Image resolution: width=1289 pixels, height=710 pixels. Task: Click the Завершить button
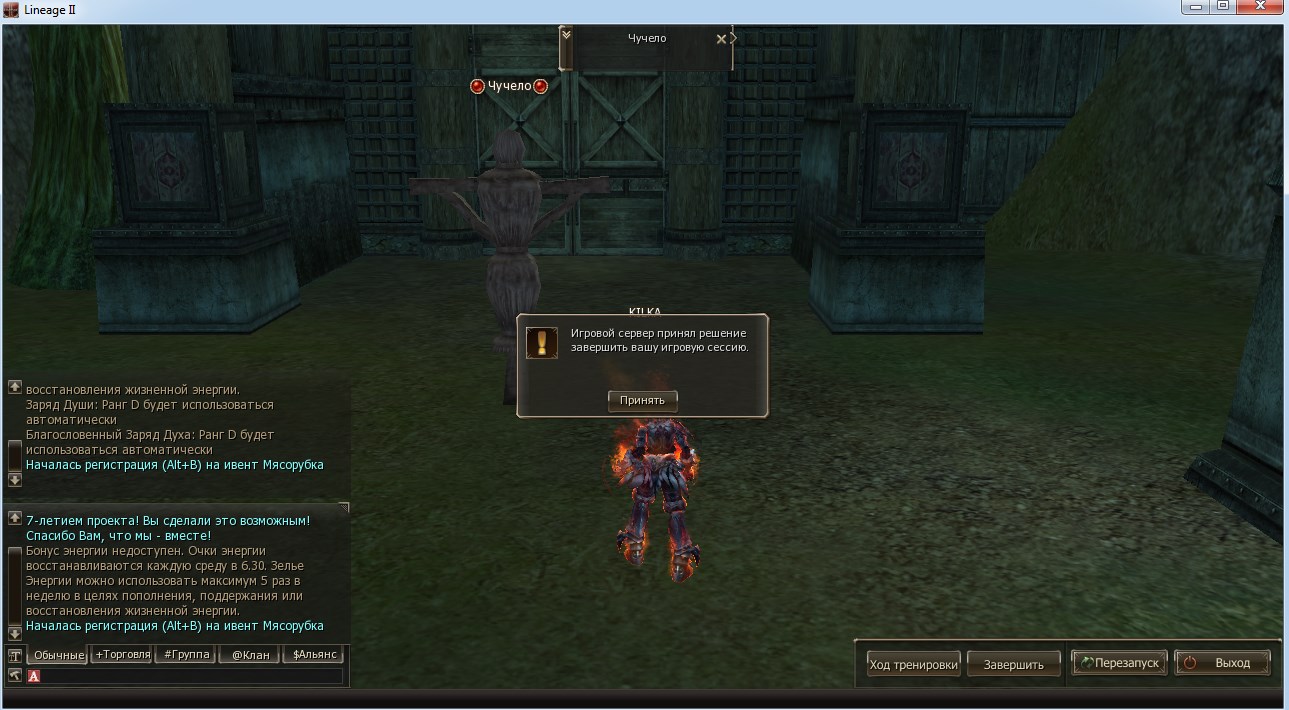[1013, 664]
